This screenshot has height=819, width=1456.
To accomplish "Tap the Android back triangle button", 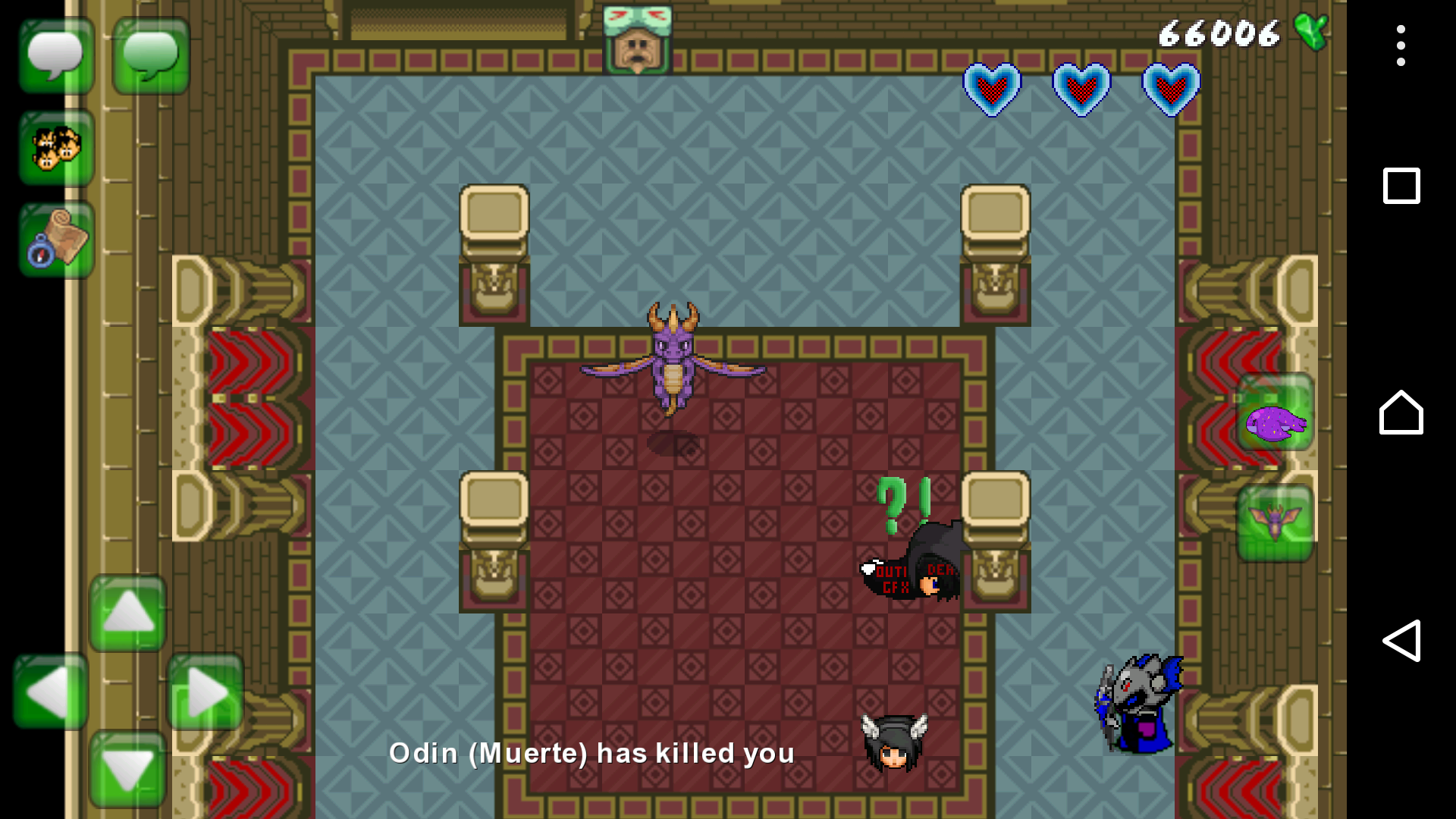I will (x=1401, y=641).
